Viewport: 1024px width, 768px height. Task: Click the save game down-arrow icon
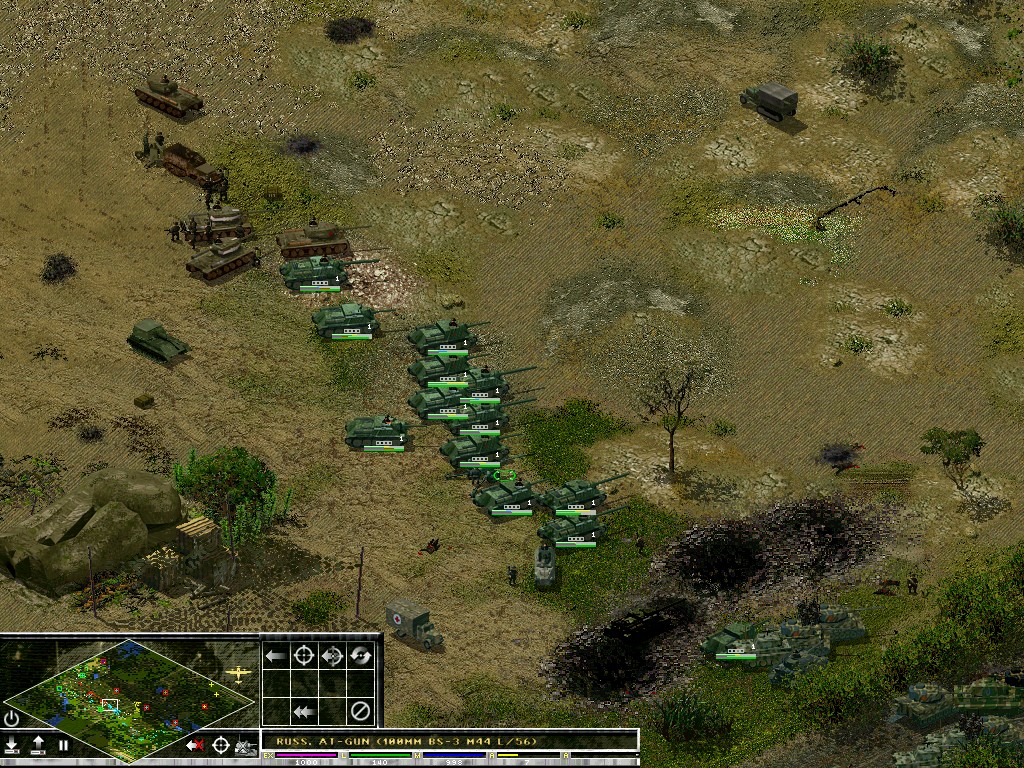(12, 745)
